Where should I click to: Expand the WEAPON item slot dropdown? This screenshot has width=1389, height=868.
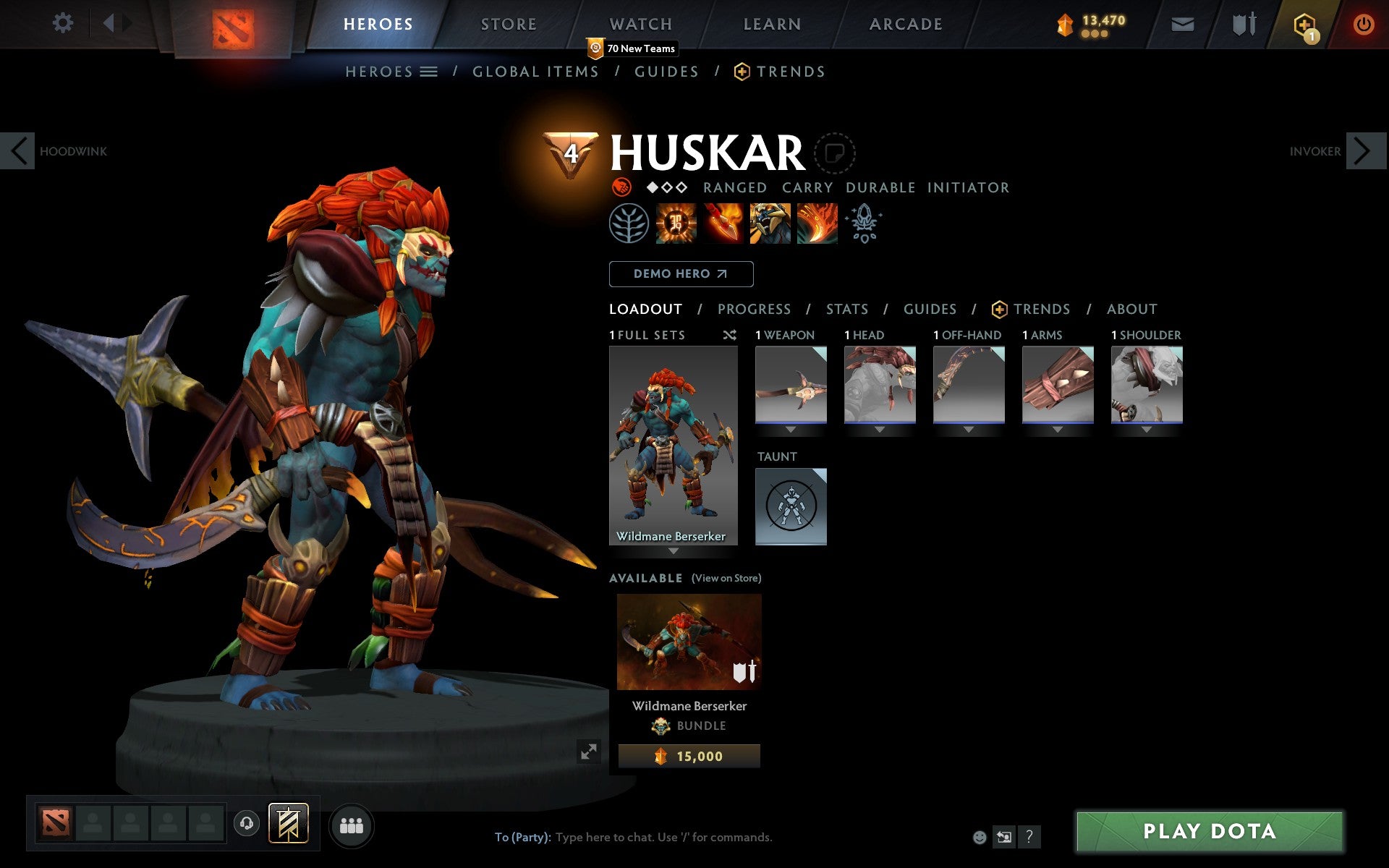pyautogui.click(x=790, y=428)
